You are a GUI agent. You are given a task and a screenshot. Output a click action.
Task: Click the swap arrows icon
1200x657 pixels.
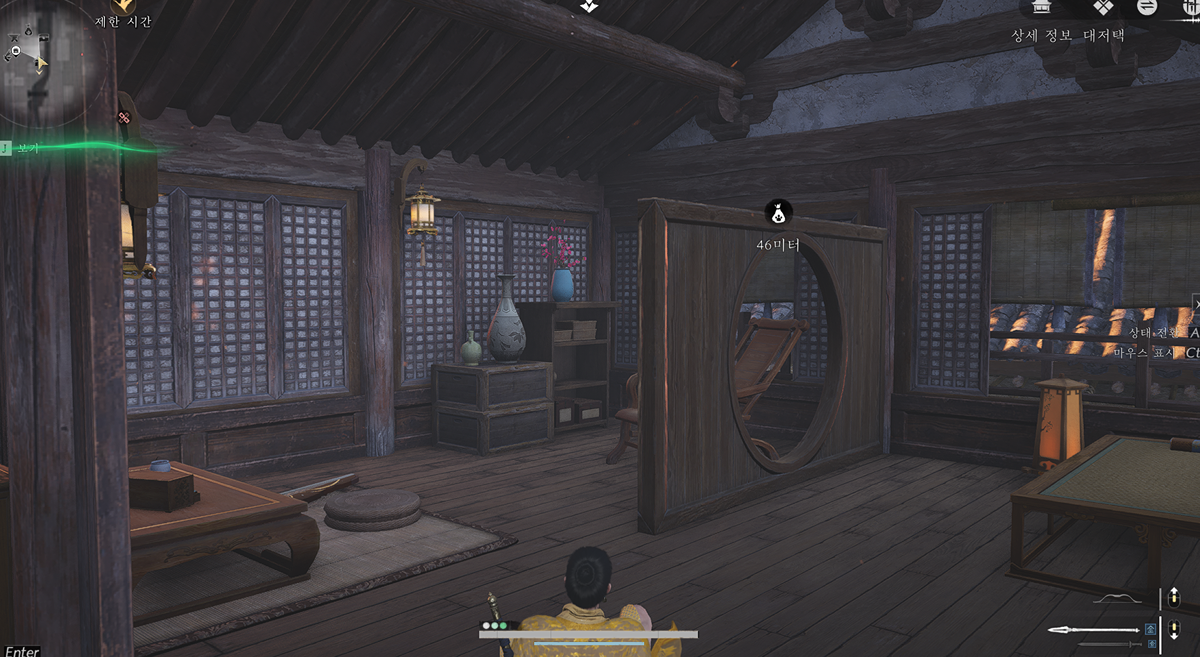point(1147,6)
